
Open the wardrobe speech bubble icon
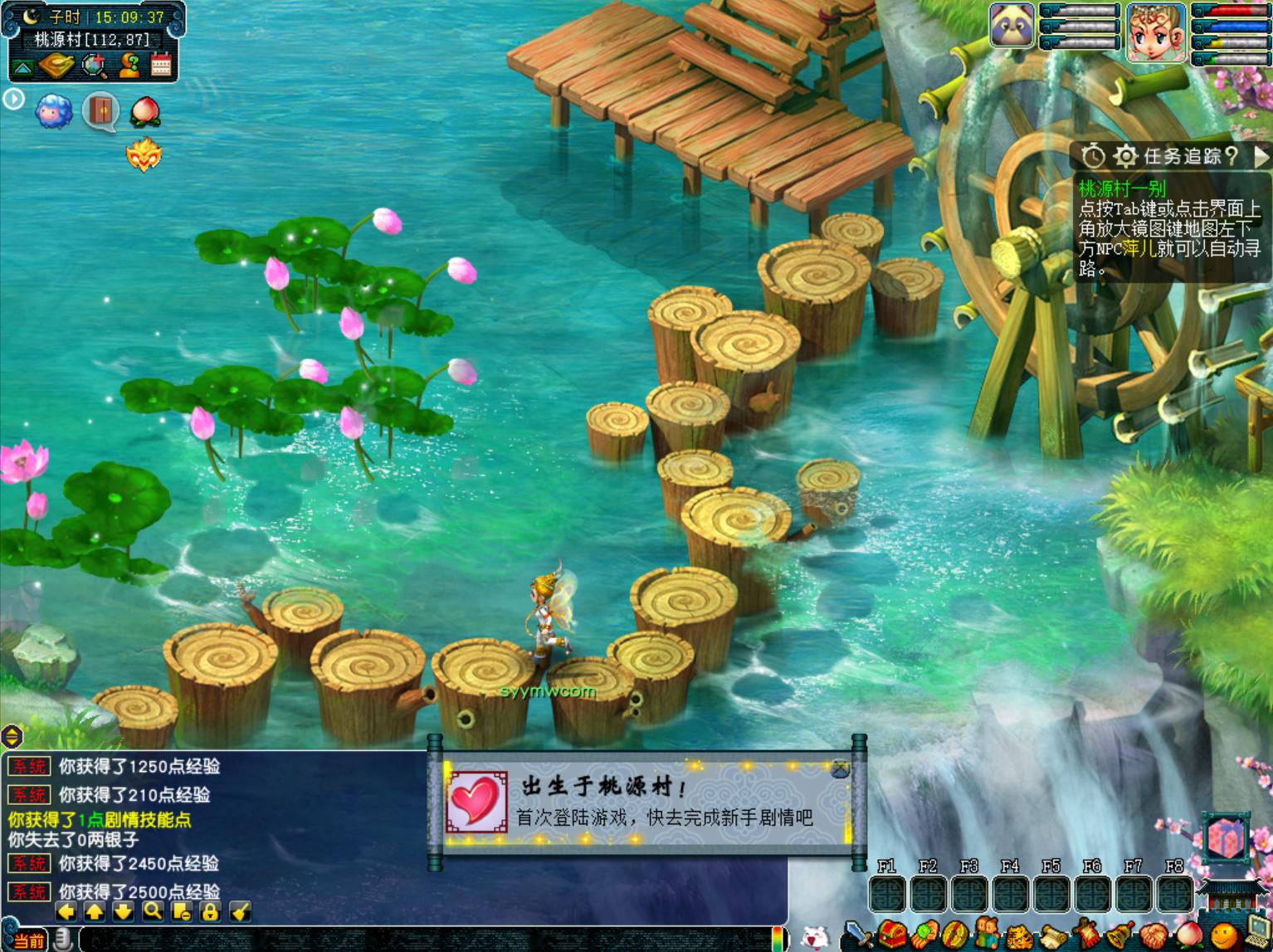pyautogui.click(x=100, y=111)
